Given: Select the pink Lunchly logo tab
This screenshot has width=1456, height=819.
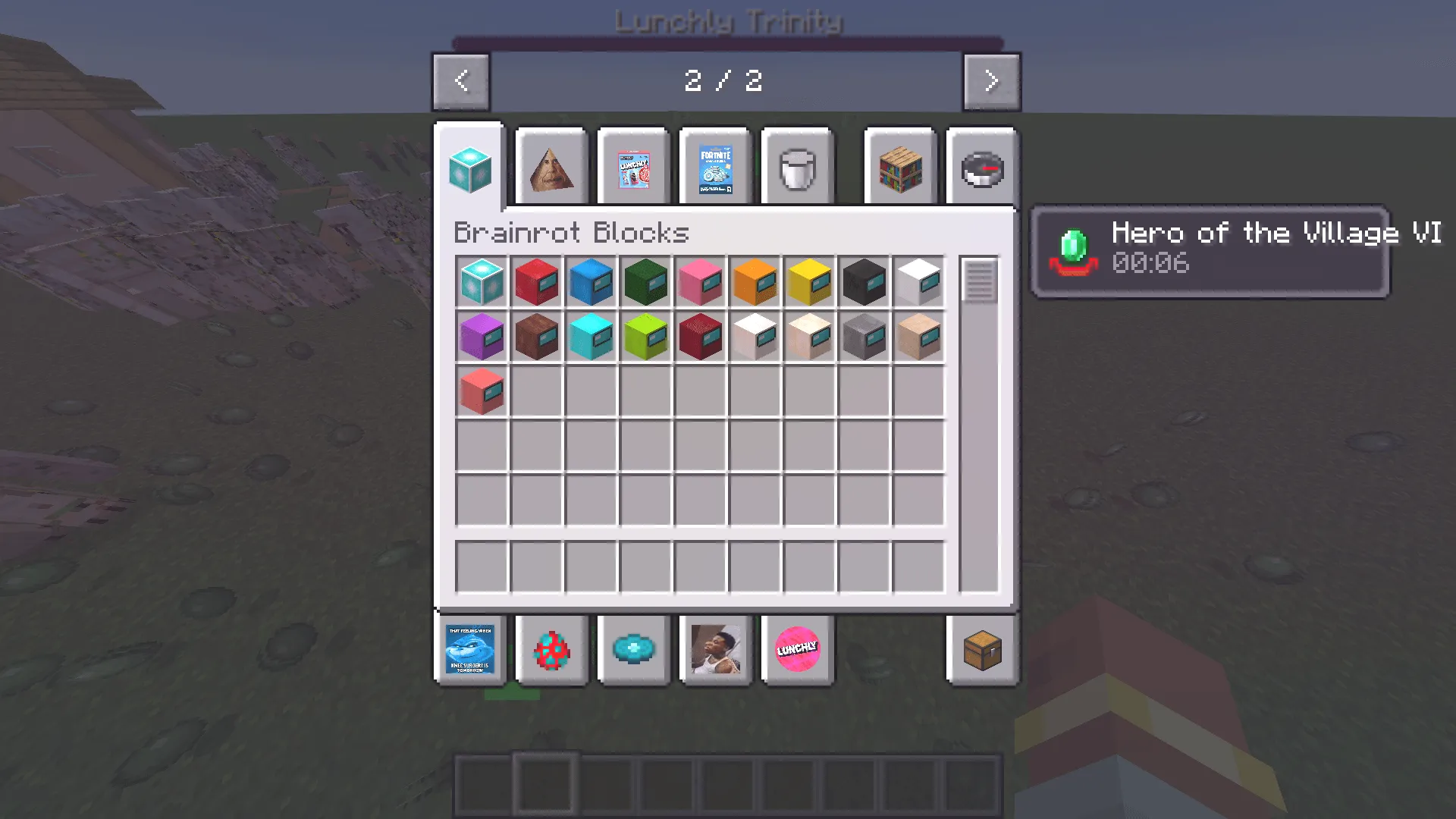Looking at the screenshot, I should tap(798, 650).
